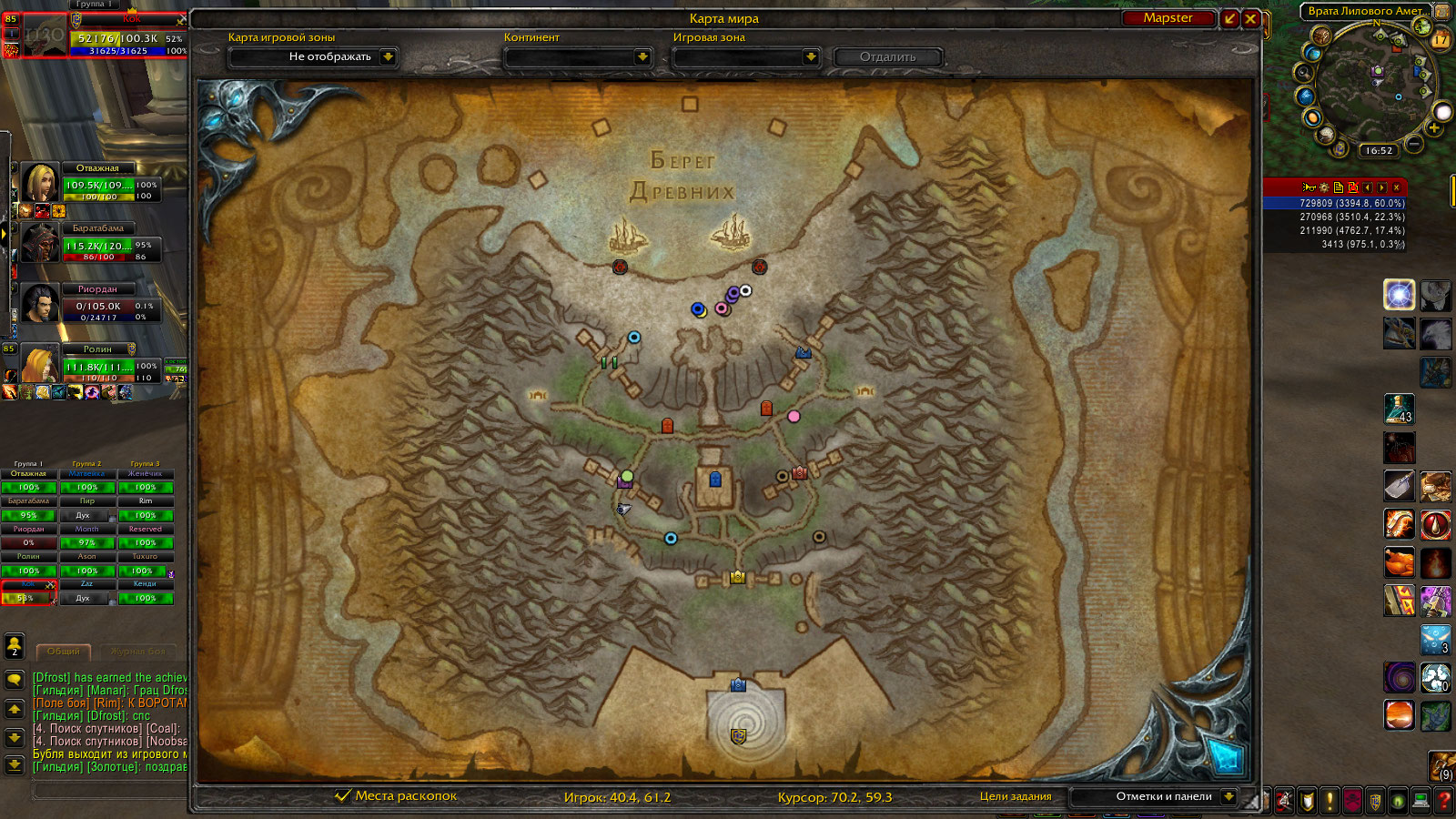Open the calendar button showing 17
This screenshot has width=1456, height=819.
coord(1441,38)
